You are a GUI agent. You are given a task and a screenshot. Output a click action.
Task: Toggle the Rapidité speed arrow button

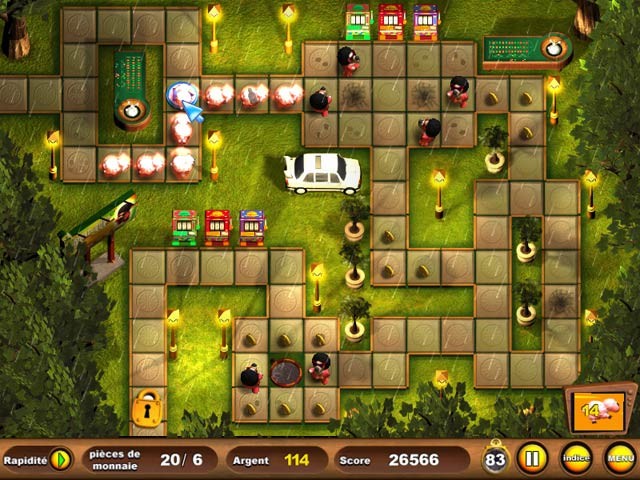(61, 460)
